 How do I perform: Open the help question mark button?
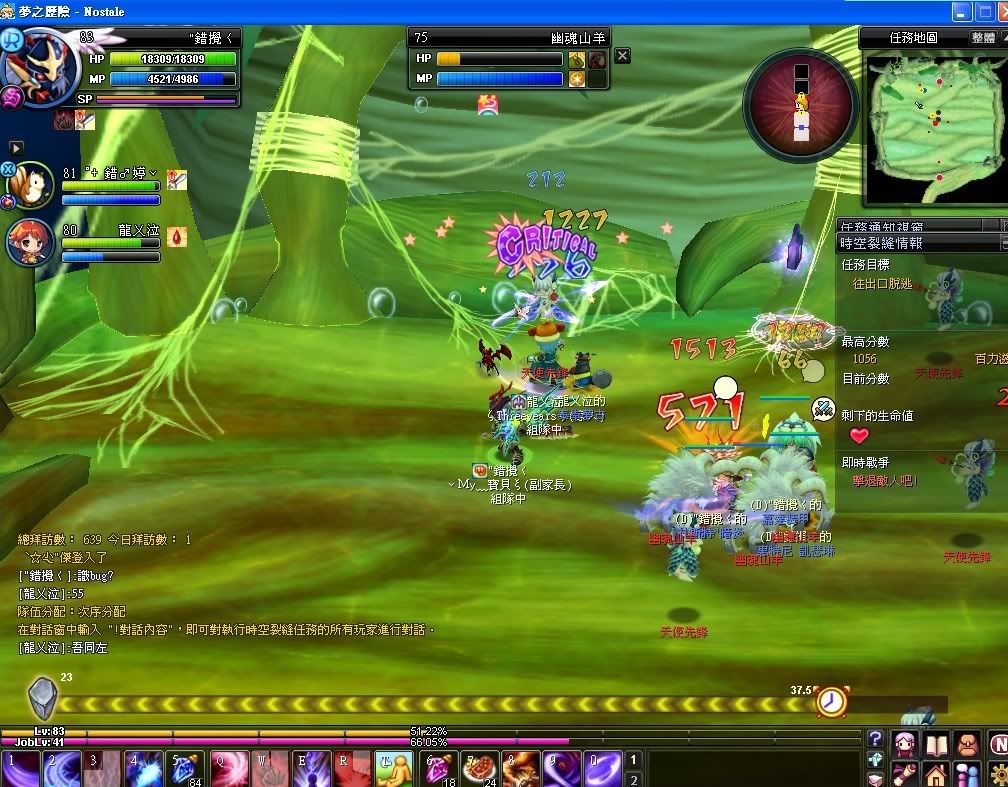tap(876, 740)
